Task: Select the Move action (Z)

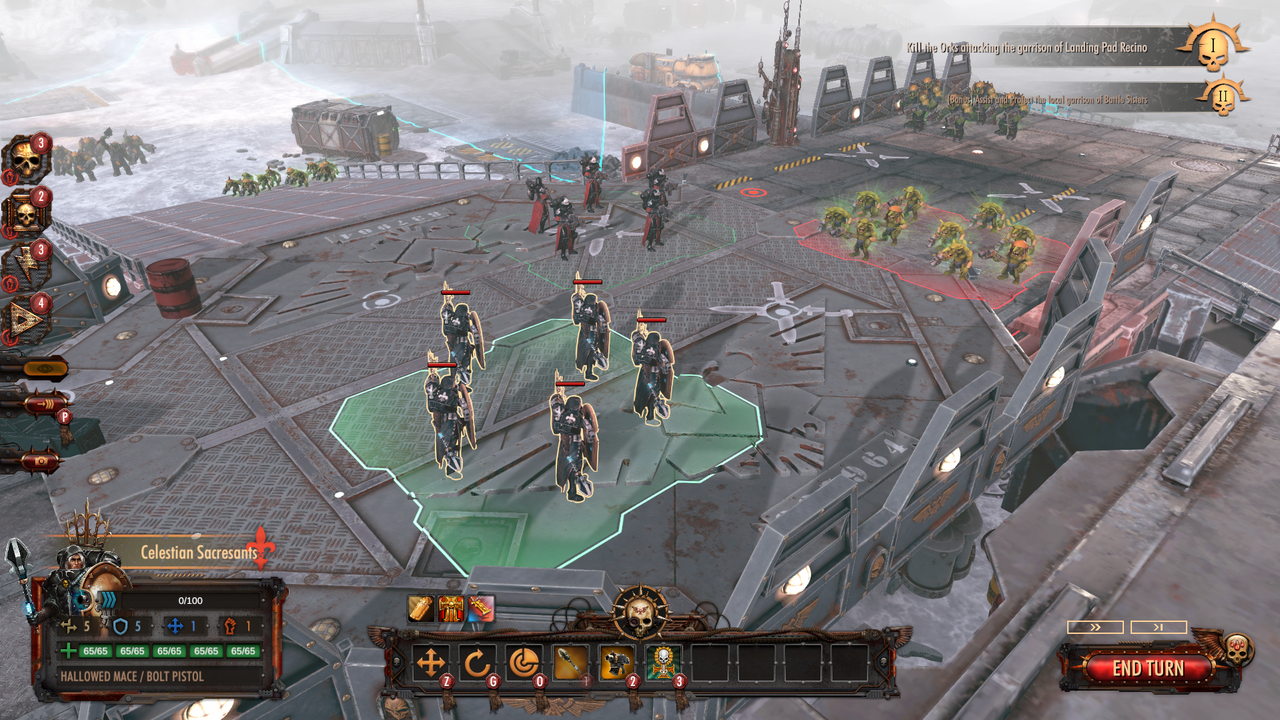Action: (x=430, y=663)
